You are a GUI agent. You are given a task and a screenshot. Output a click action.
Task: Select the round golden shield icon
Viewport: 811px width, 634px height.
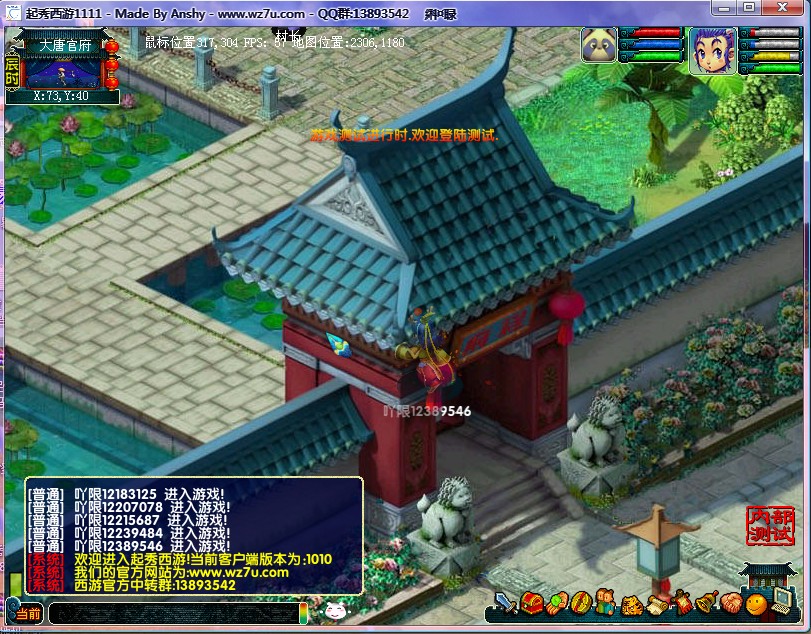pyautogui.click(x=581, y=604)
